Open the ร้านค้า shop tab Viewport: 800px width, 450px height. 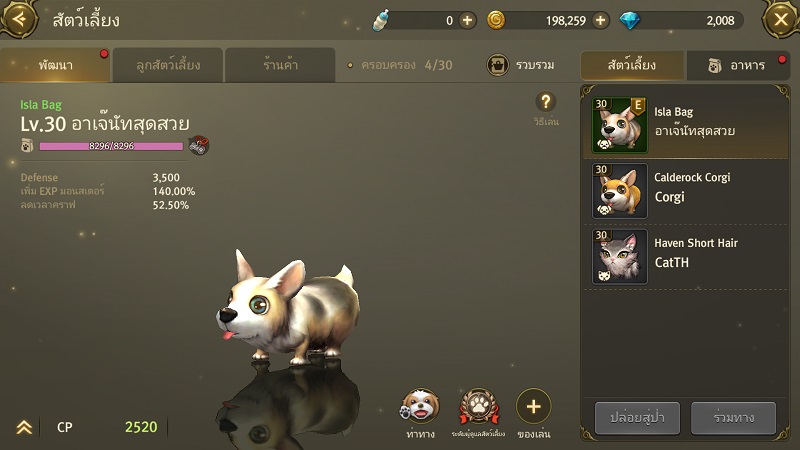click(x=280, y=65)
